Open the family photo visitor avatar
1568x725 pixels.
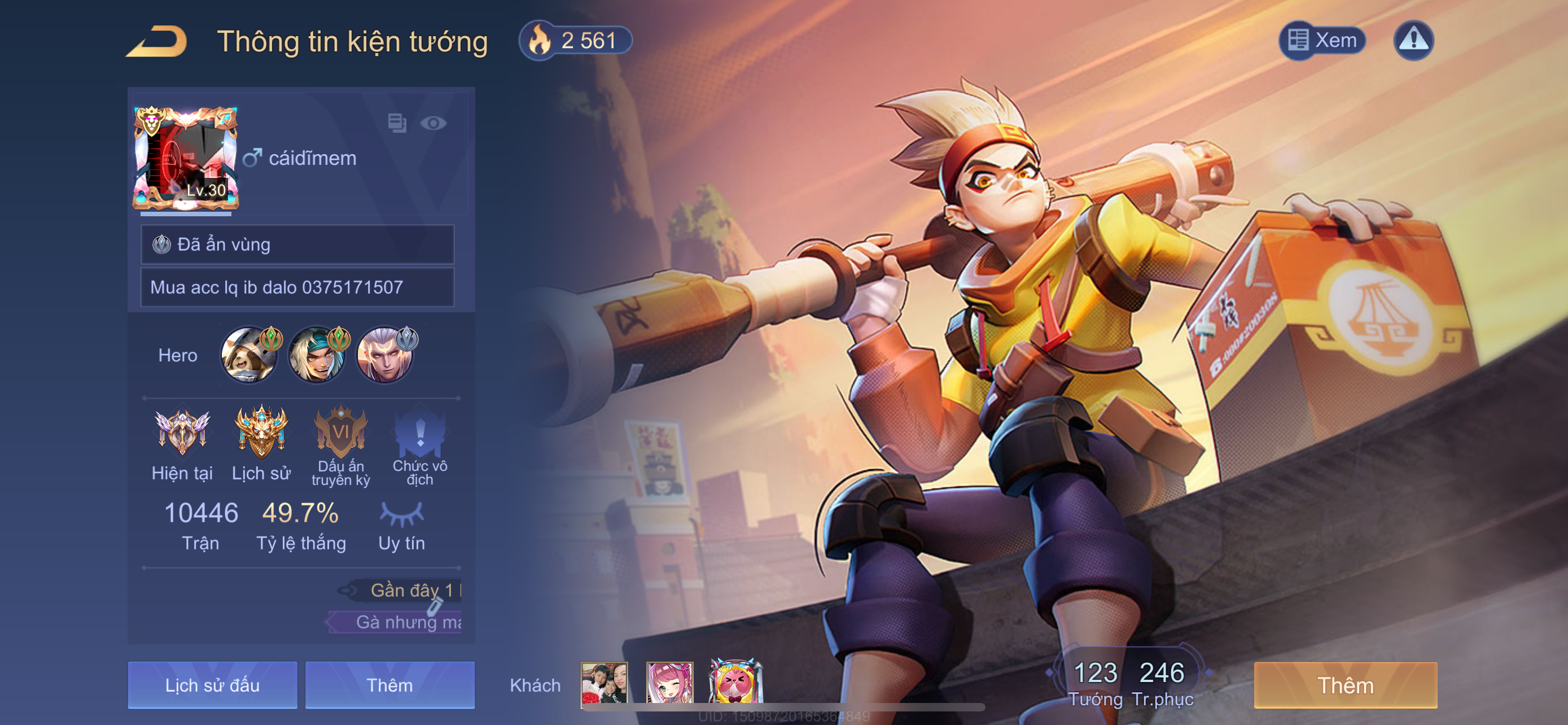tap(604, 684)
